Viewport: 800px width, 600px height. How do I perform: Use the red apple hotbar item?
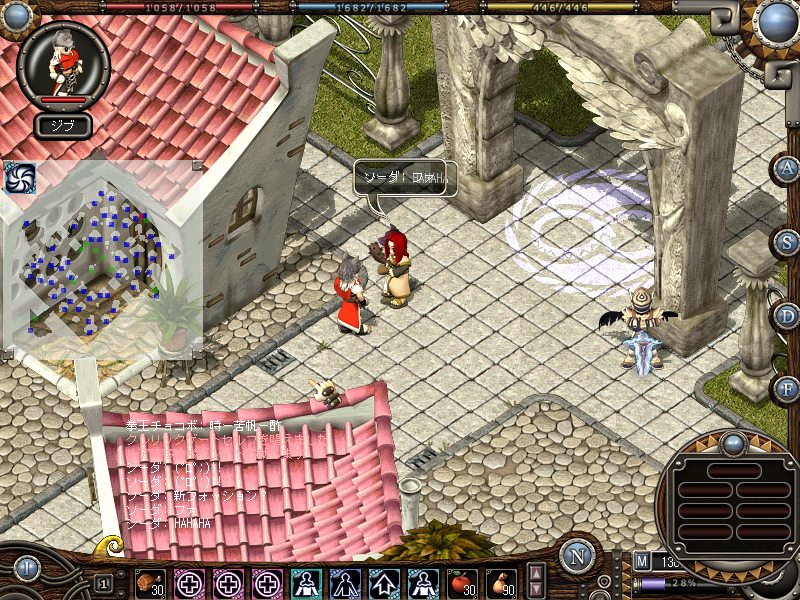(x=462, y=582)
